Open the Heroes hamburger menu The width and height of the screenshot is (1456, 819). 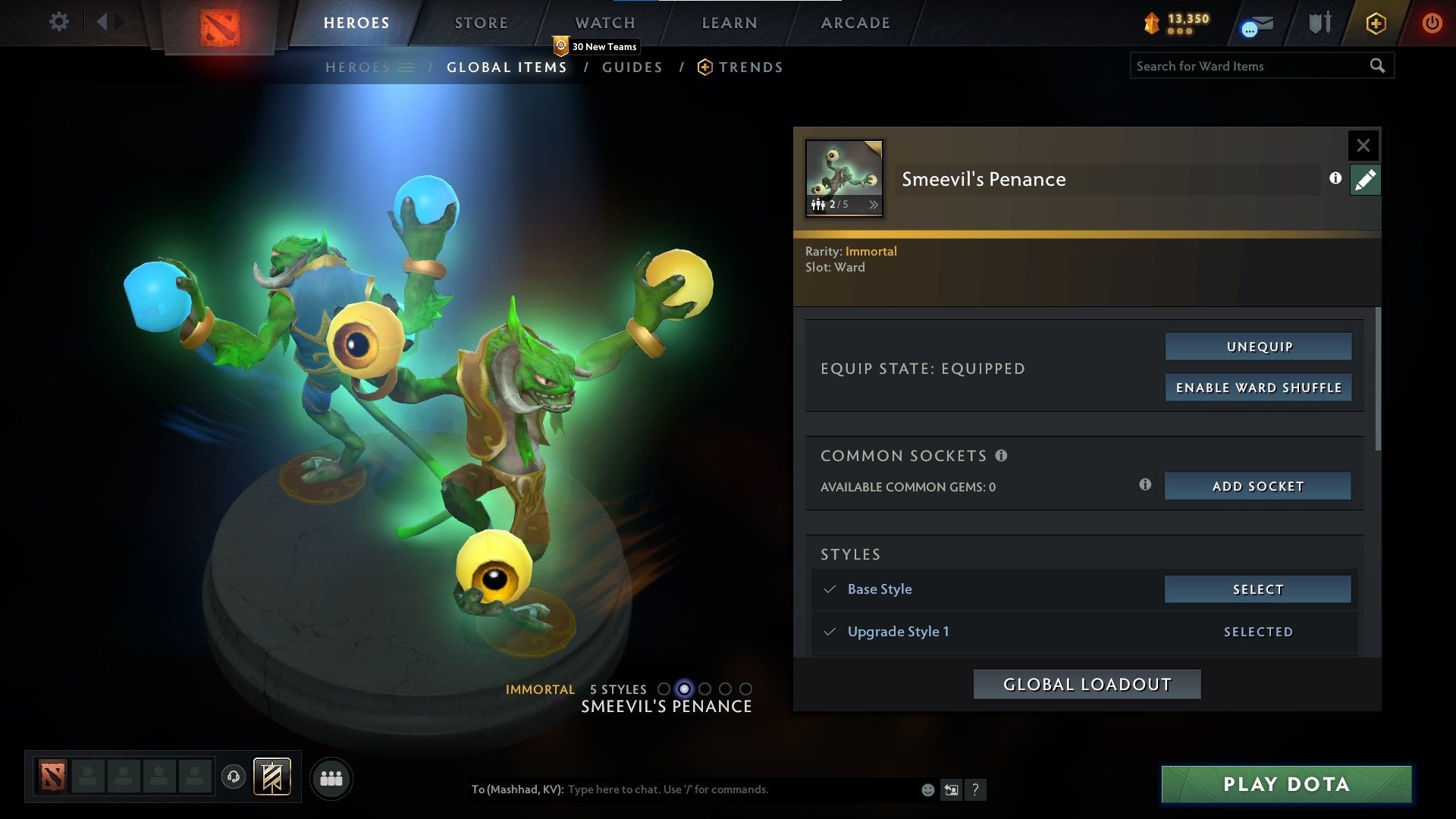407,67
